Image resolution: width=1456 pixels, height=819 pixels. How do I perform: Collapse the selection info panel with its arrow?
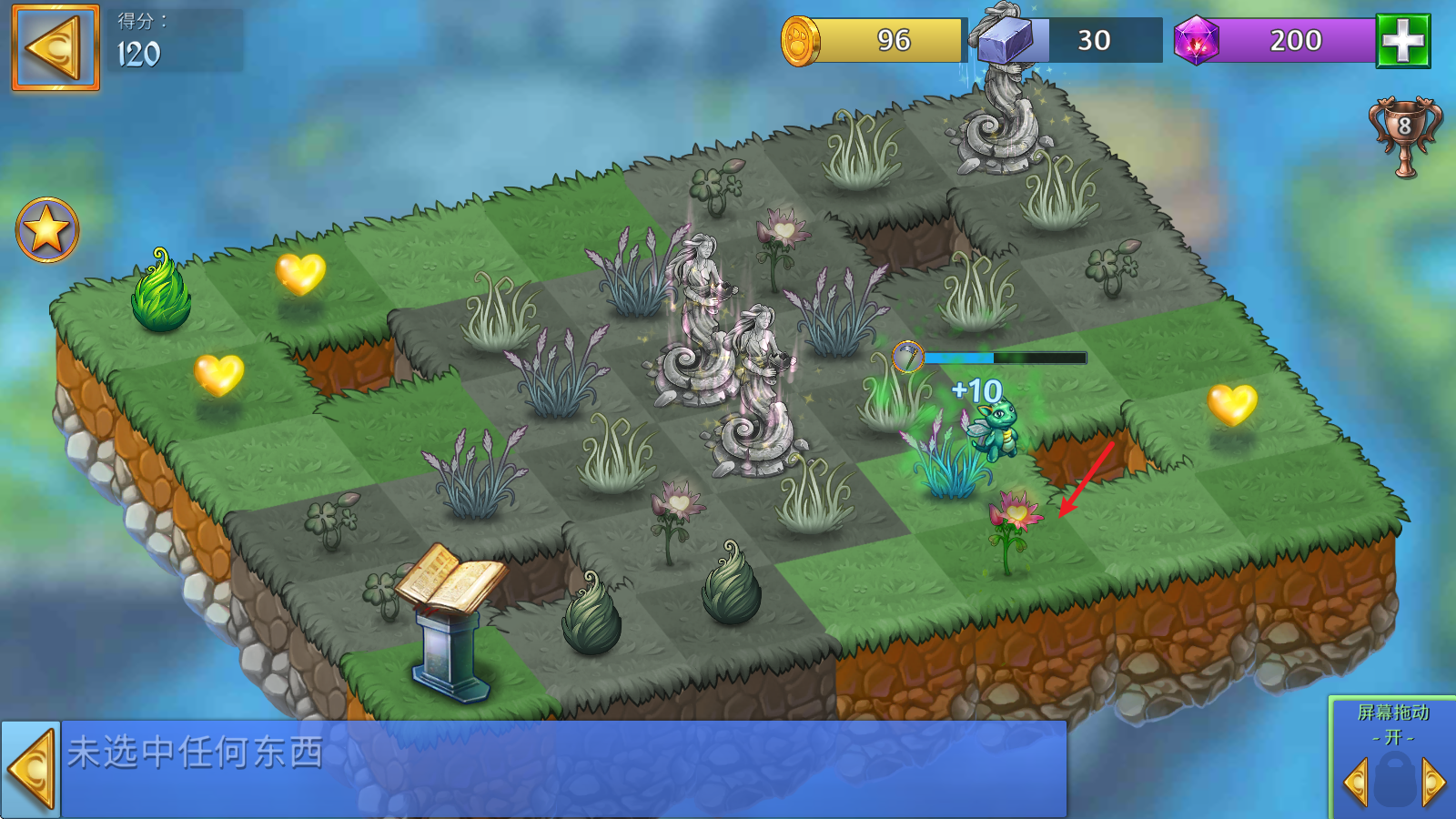31,770
